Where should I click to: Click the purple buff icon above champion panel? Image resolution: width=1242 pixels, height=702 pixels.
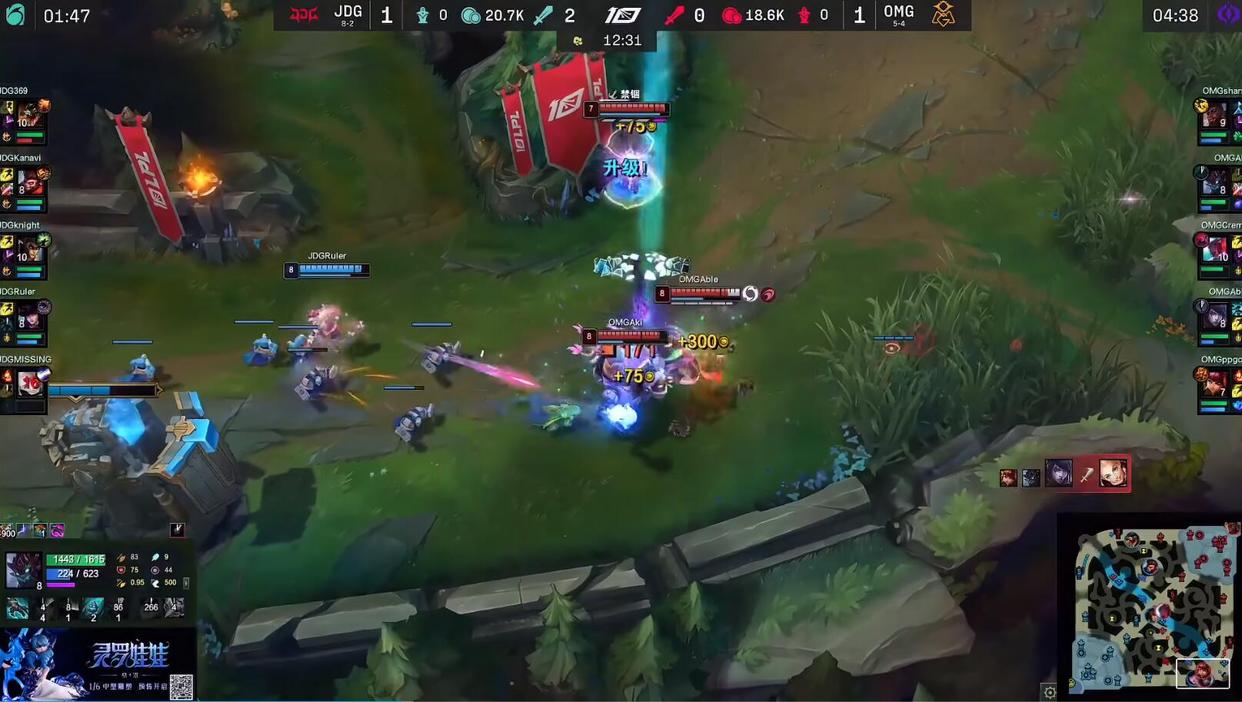point(57,530)
